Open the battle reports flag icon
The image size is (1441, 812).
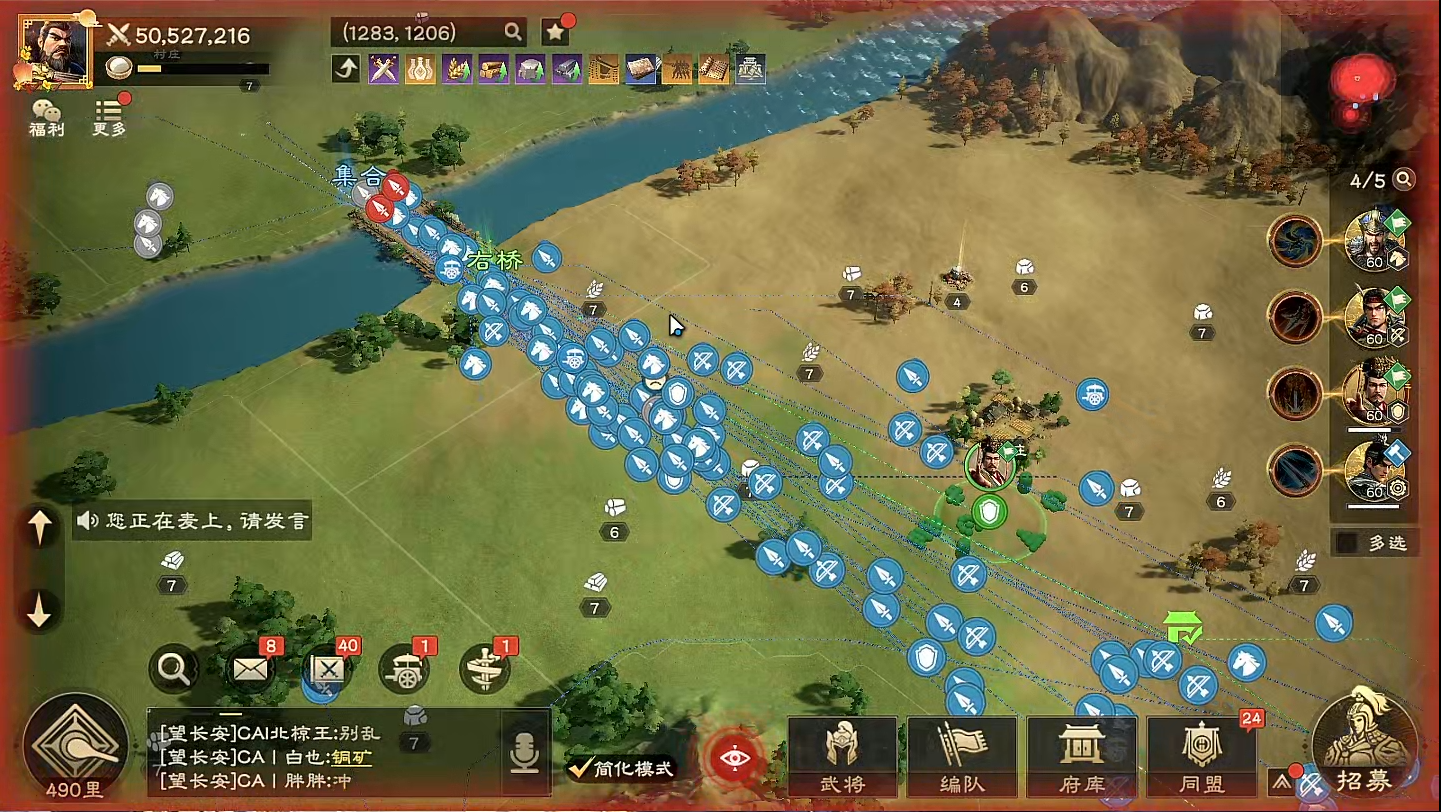click(x=329, y=668)
